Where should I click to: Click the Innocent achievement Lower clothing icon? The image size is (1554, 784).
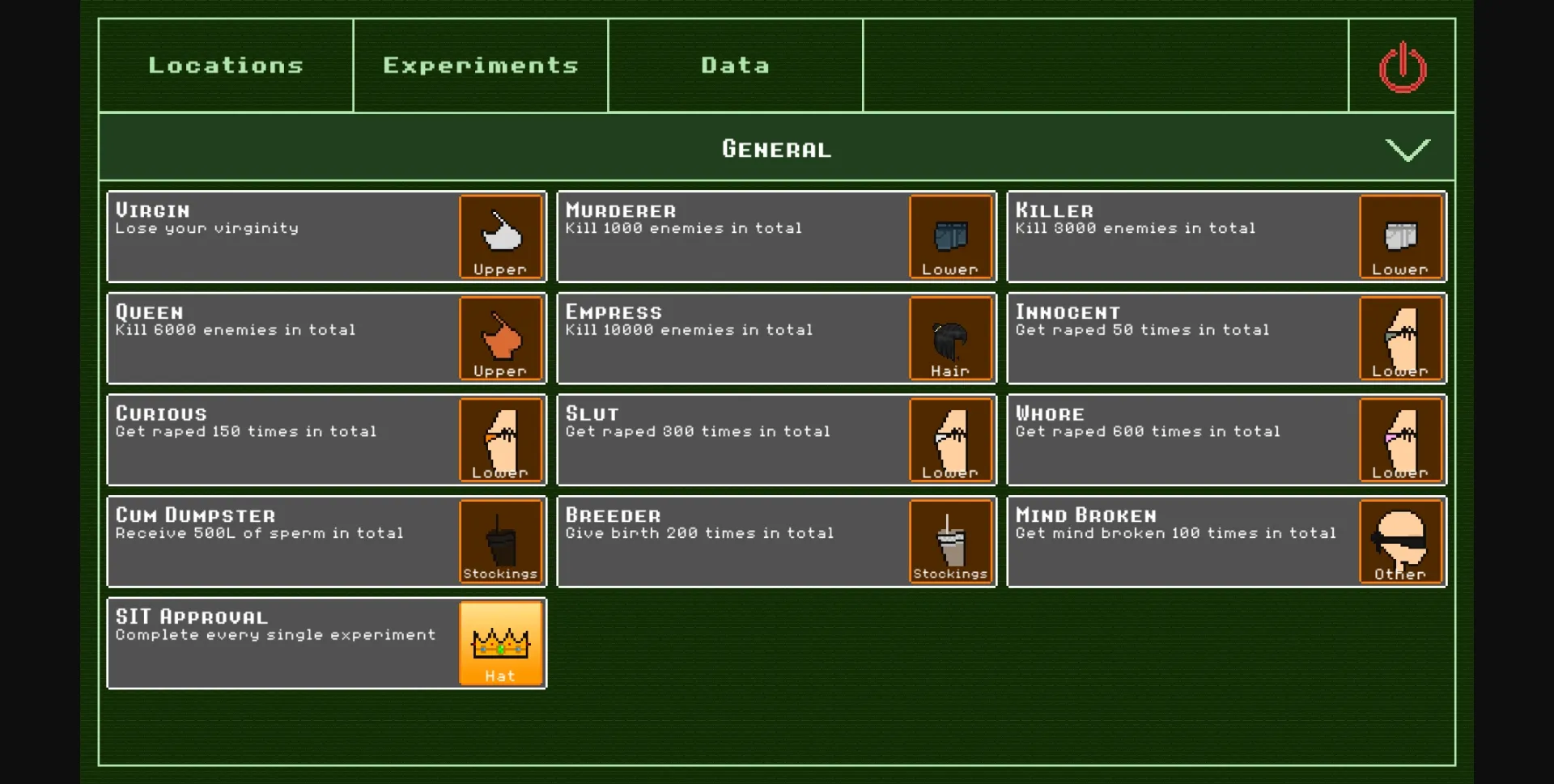pyautogui.click(x=1401, y=338)
